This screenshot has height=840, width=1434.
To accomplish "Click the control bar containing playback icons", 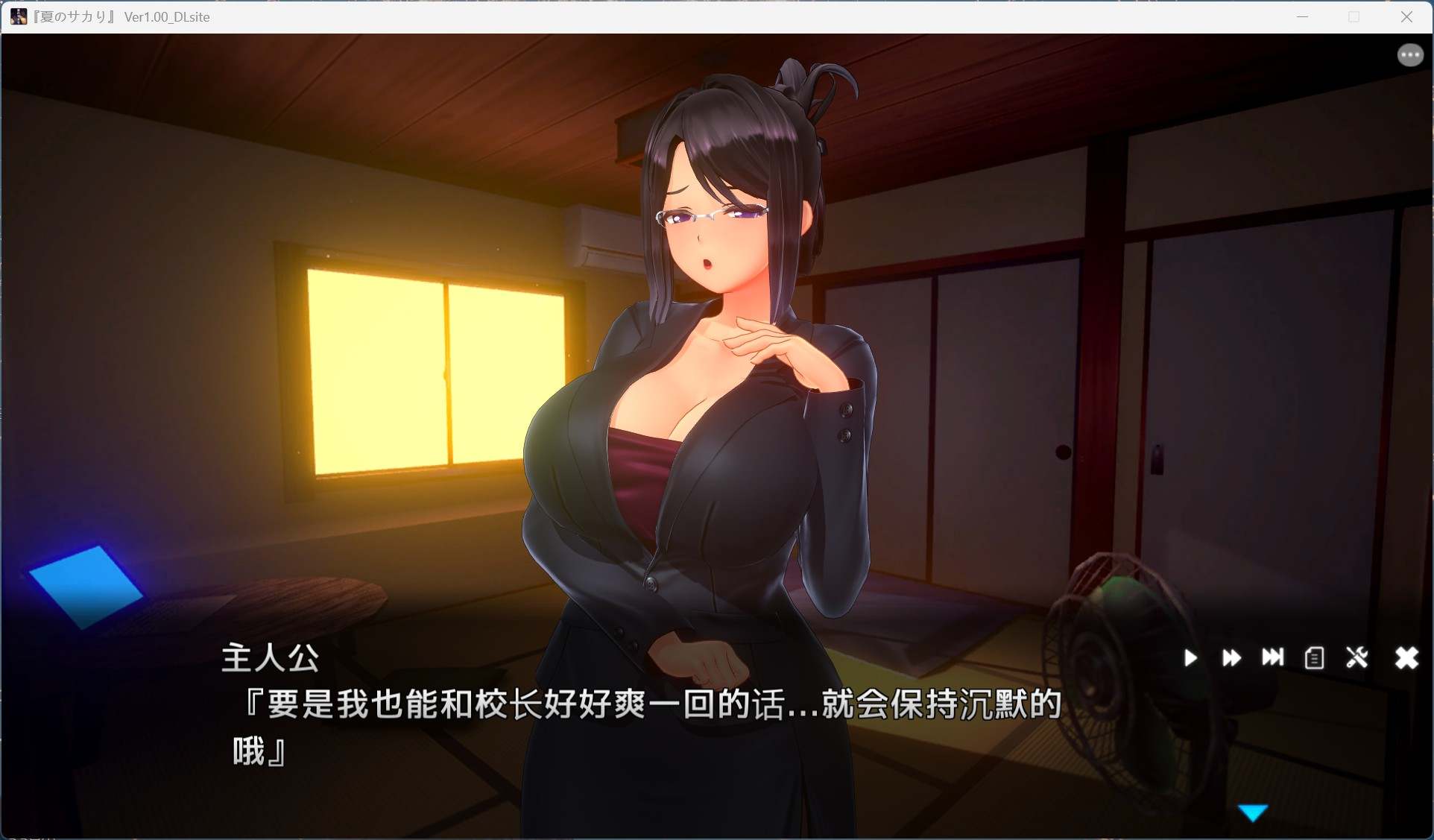I will (1297, 658).
